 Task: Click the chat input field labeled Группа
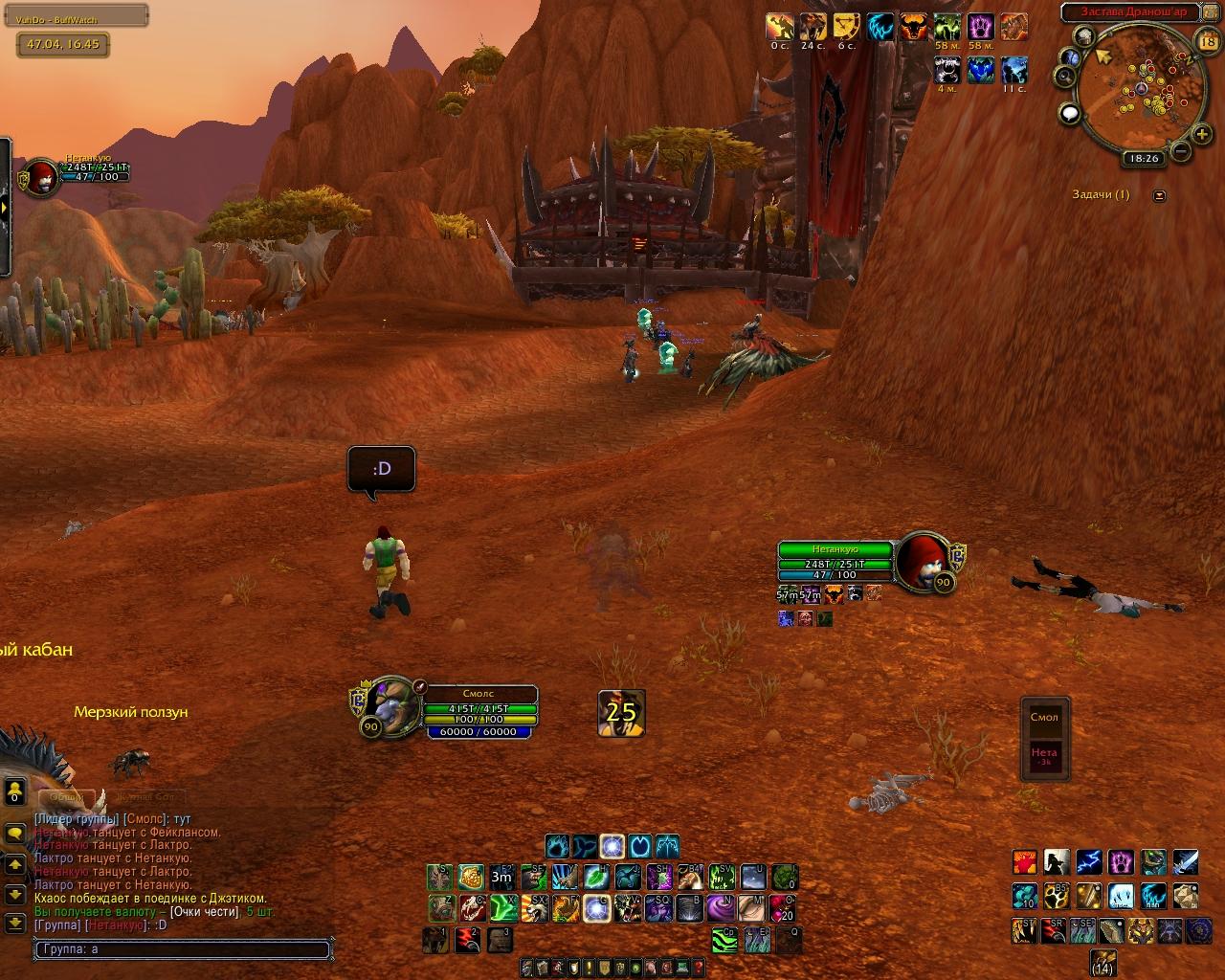[182, 950]
